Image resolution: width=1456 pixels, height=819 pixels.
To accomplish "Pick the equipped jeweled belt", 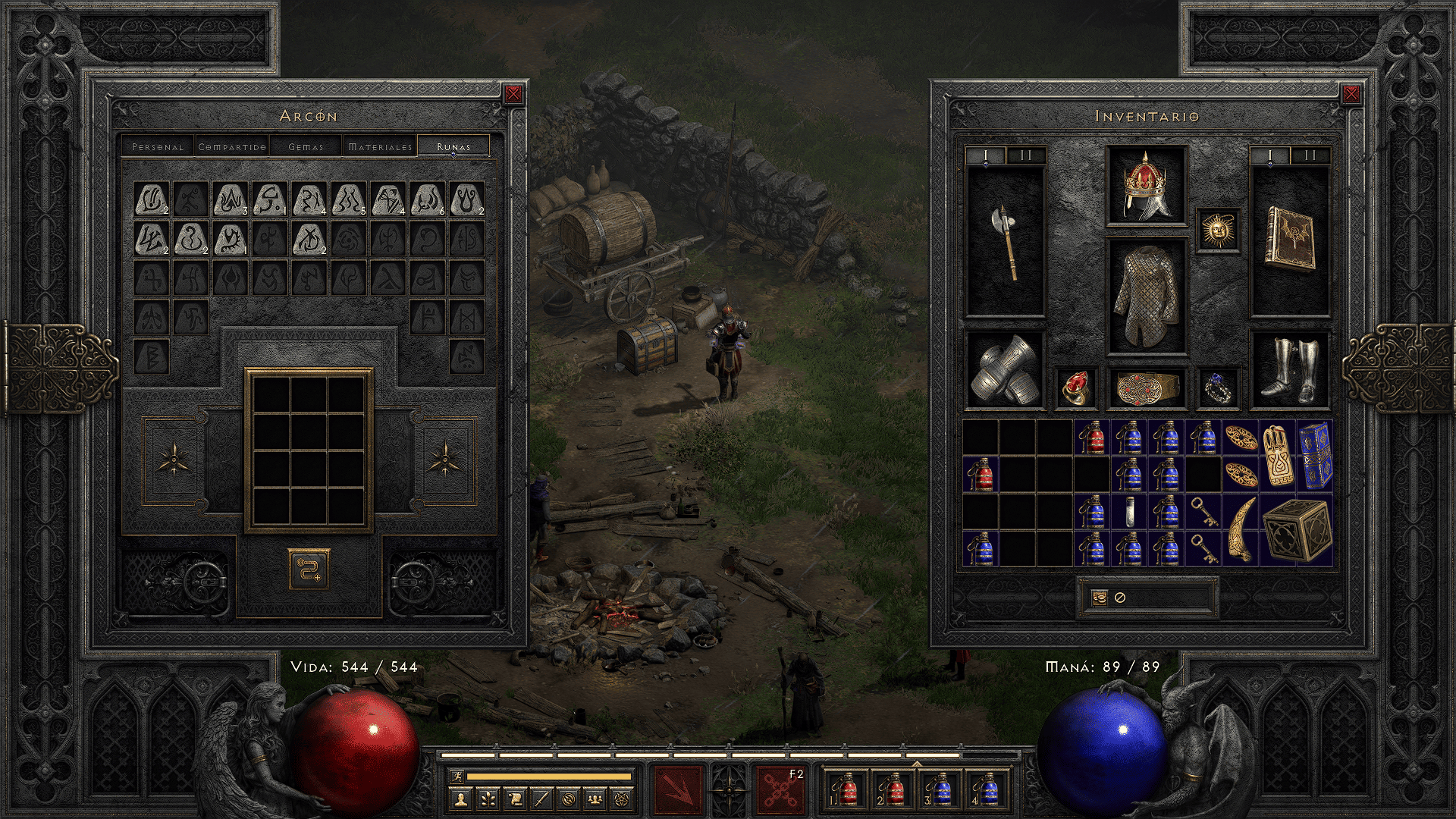I will 1146,388.
